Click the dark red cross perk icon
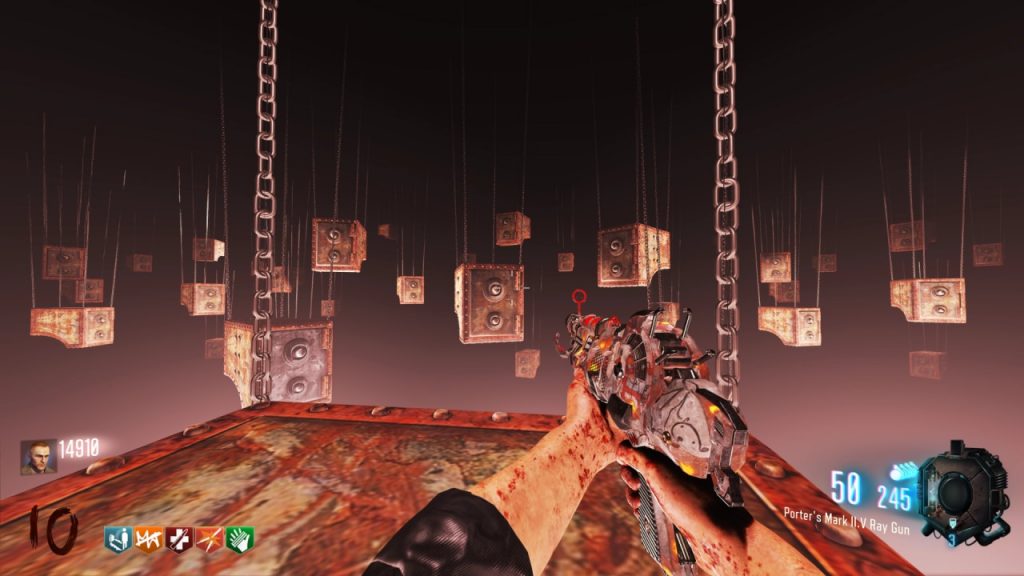This screenshot has height=576, width=1024. 178,539
